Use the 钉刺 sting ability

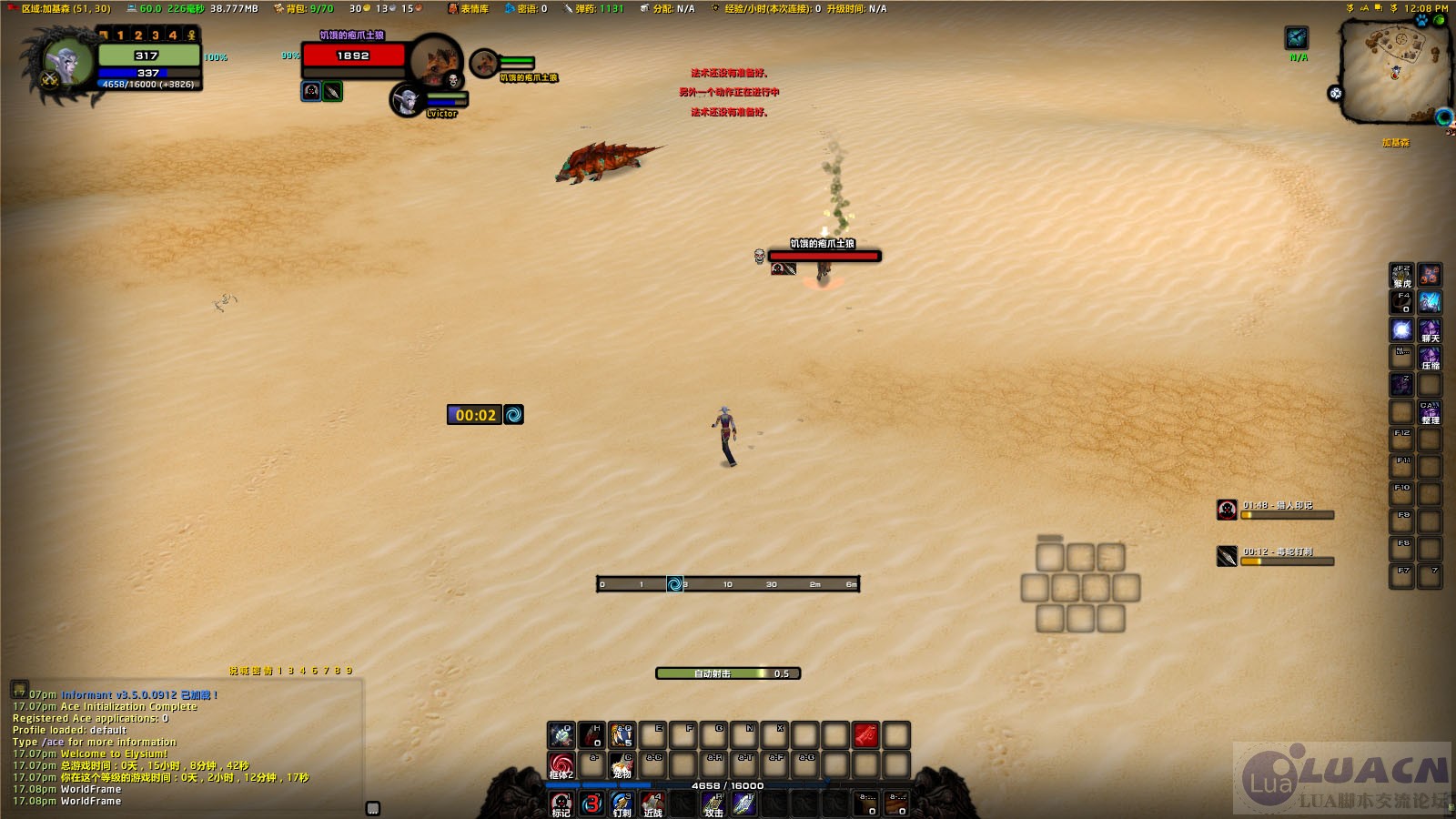622,804
